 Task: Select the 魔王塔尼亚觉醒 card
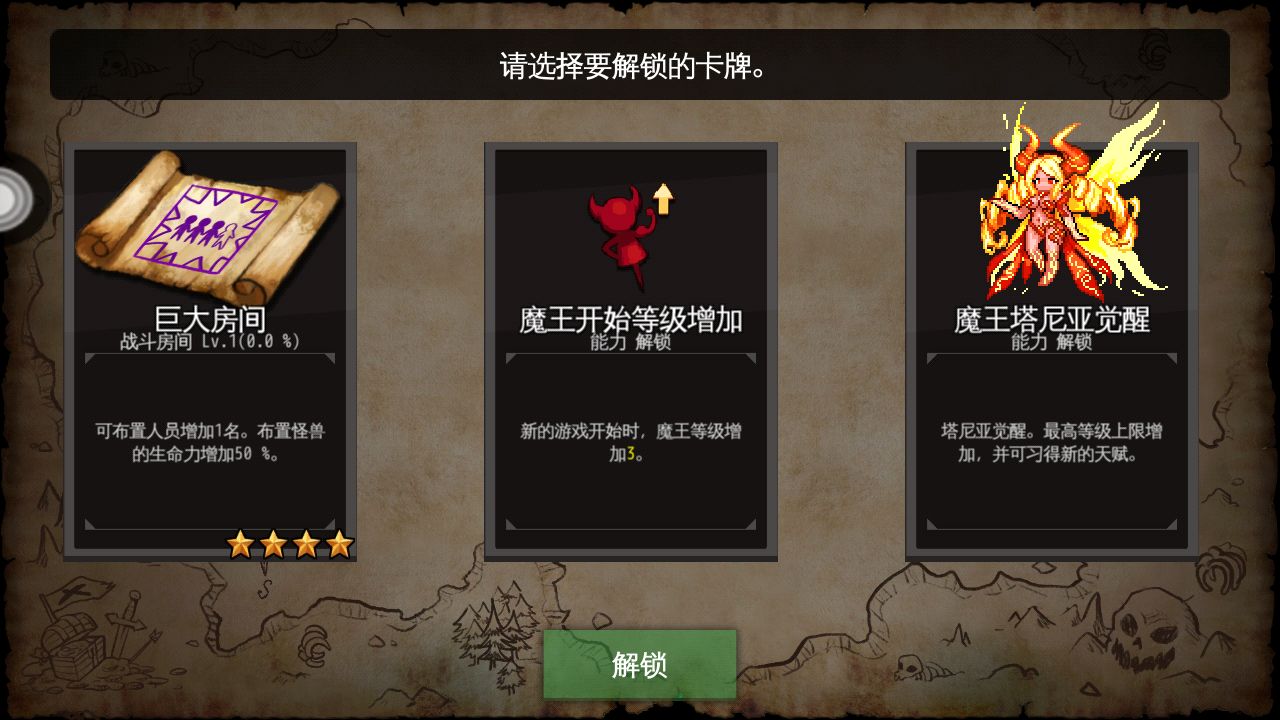click(x=1052, y=350)
